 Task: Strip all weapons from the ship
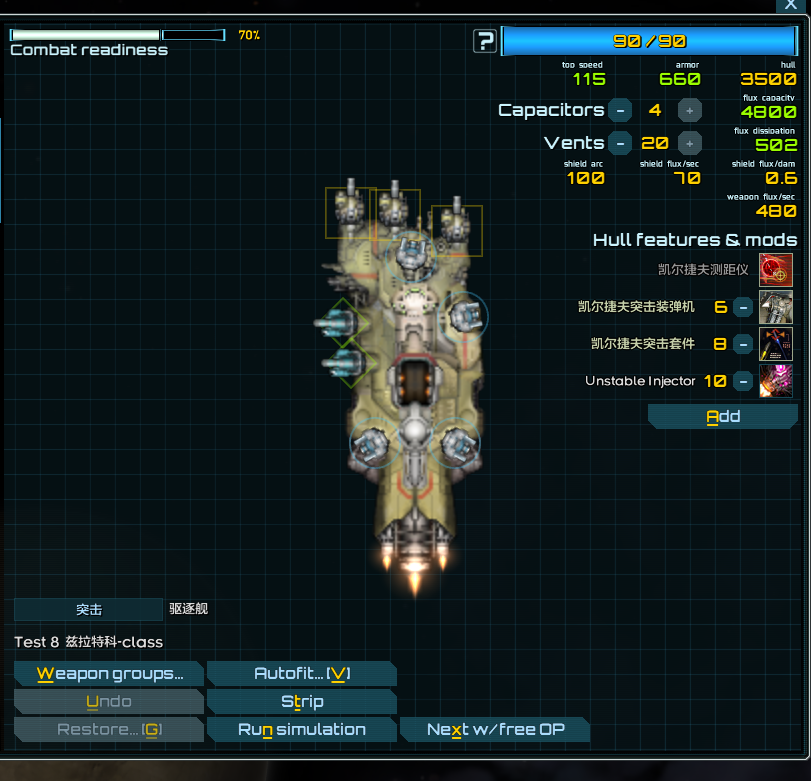click(301, 702)
